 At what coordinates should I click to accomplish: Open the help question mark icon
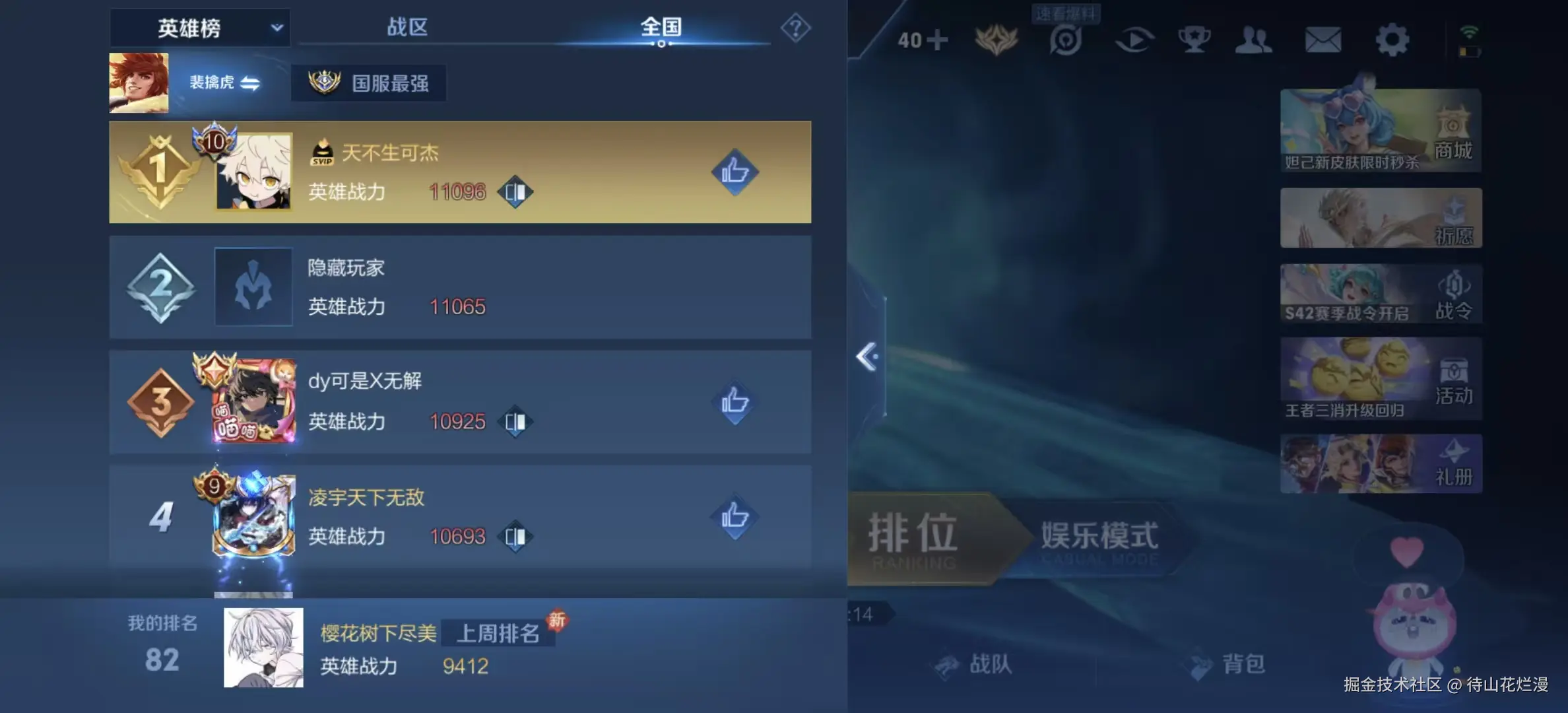[797, 26]
